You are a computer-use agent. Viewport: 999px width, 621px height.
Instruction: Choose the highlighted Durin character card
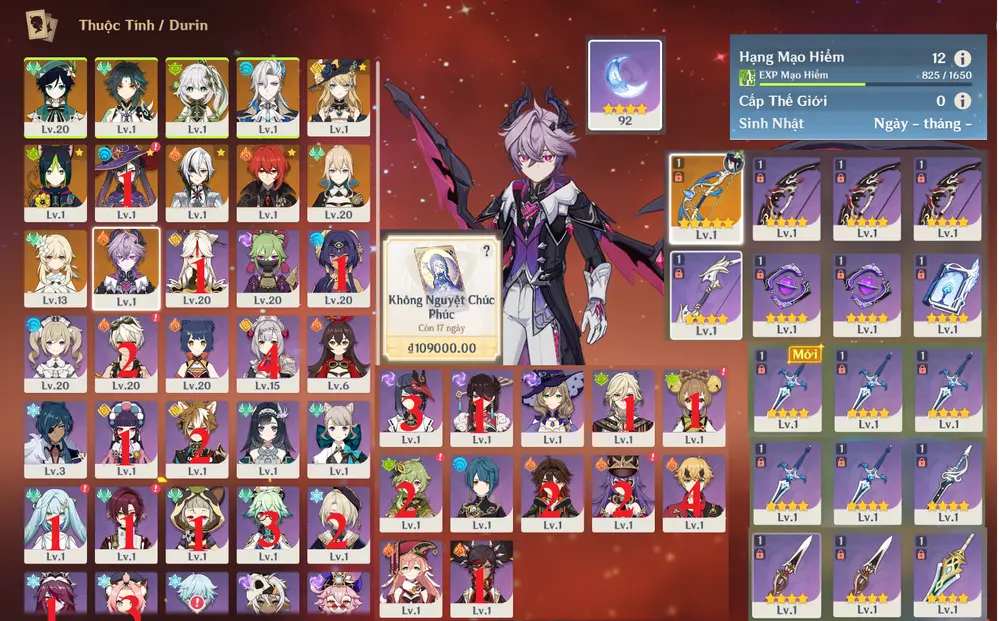(126, 269)
